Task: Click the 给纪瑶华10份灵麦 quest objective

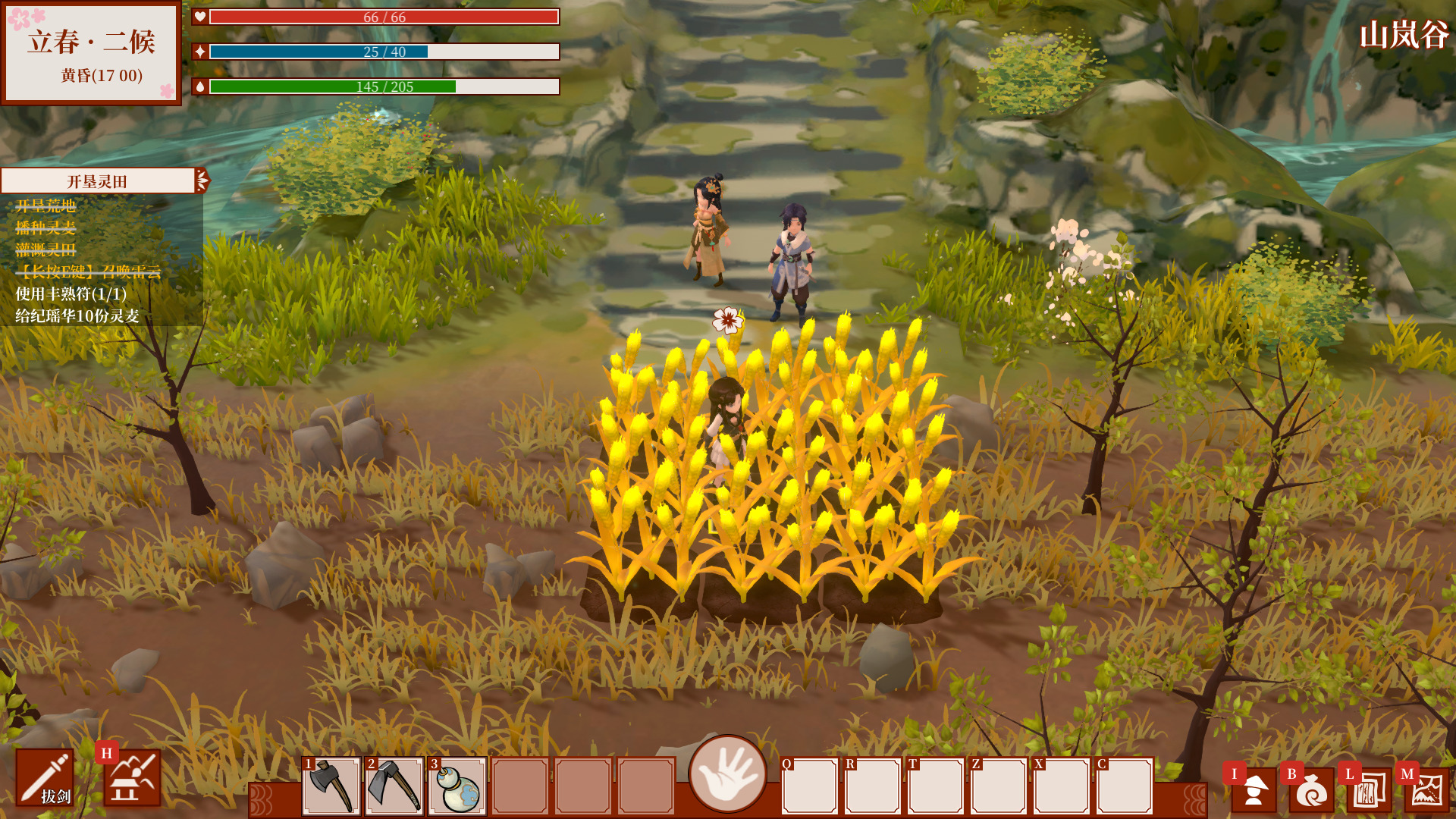Action: [77, 315]
